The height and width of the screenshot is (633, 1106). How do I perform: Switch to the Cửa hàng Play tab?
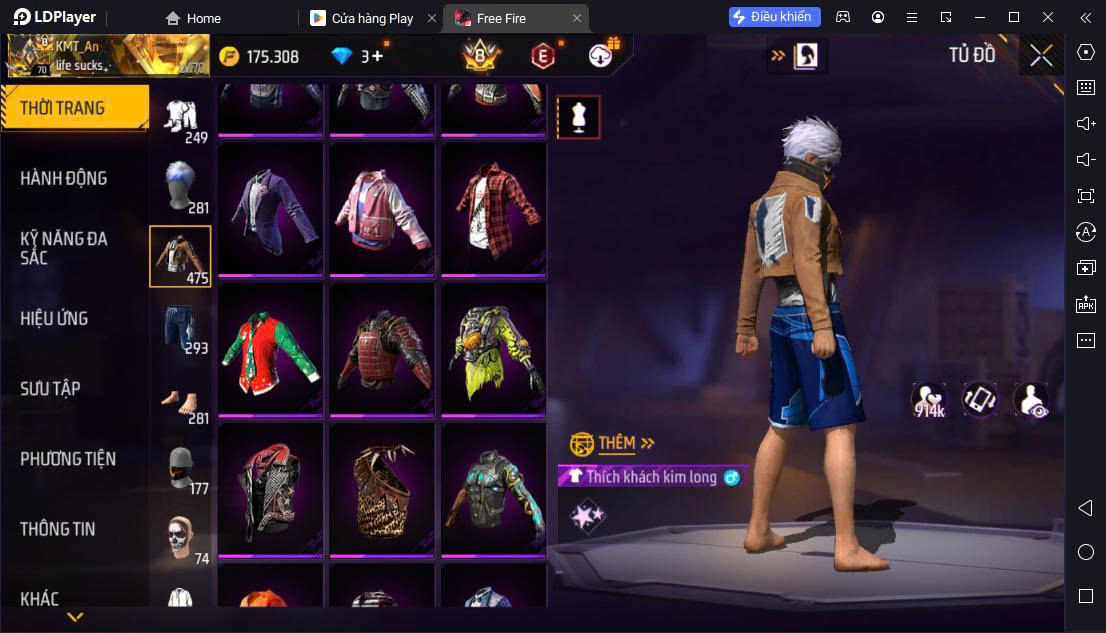click(371, 18)
